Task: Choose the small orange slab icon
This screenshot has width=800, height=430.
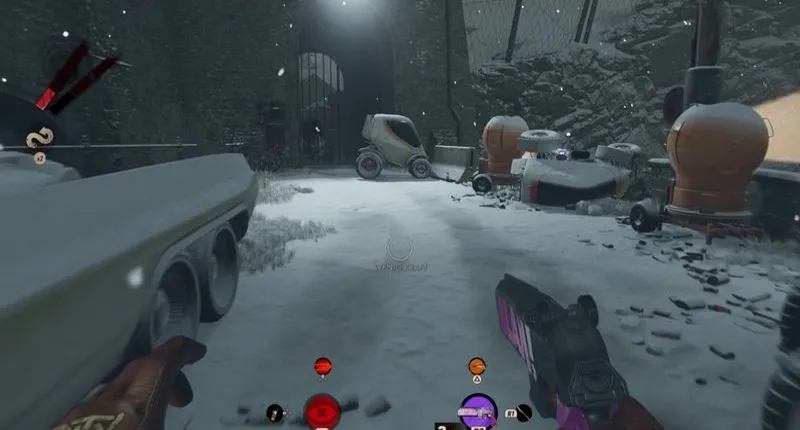Action: (477, 366)
